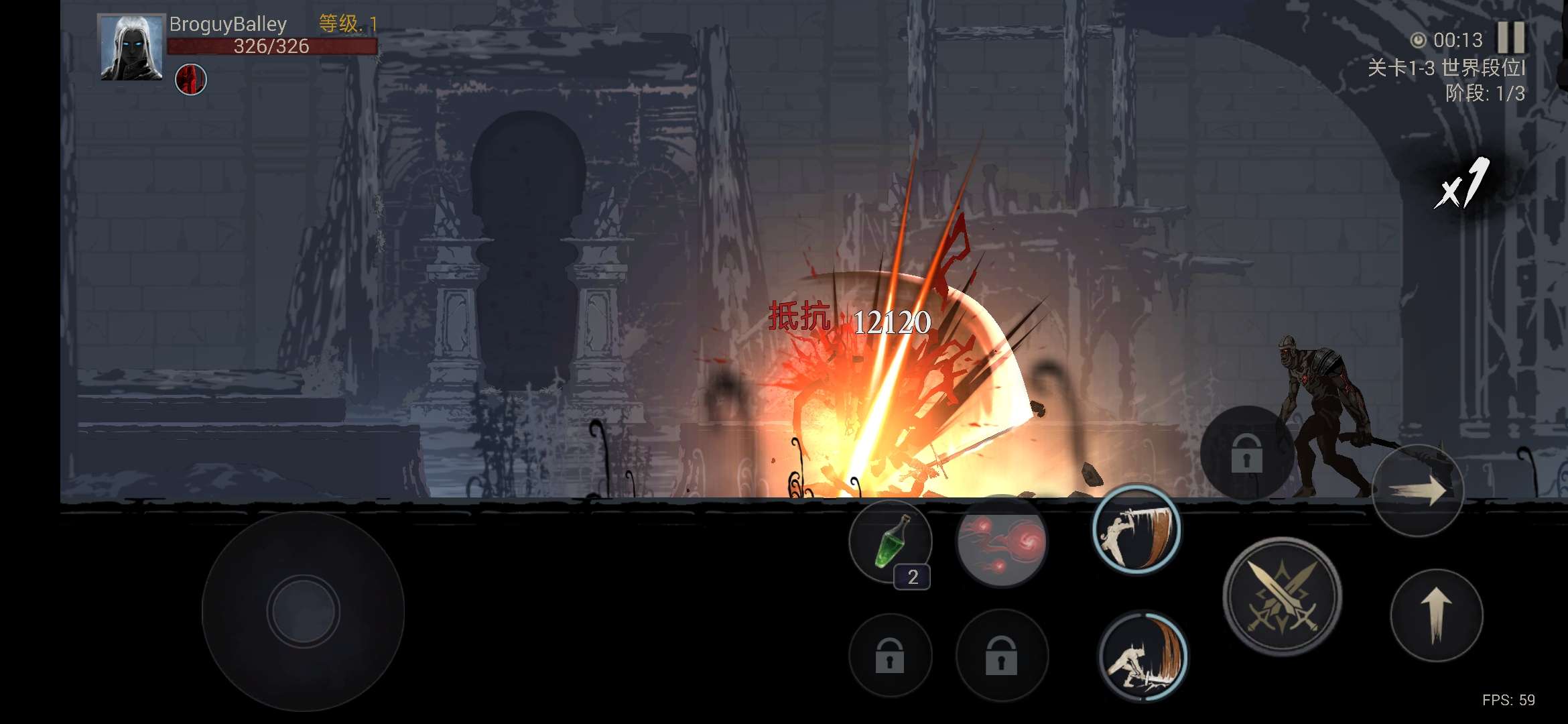This screenshot has height=724, width=1568.
Task: Tap the crossed swords attack button
Action: 1282,597
